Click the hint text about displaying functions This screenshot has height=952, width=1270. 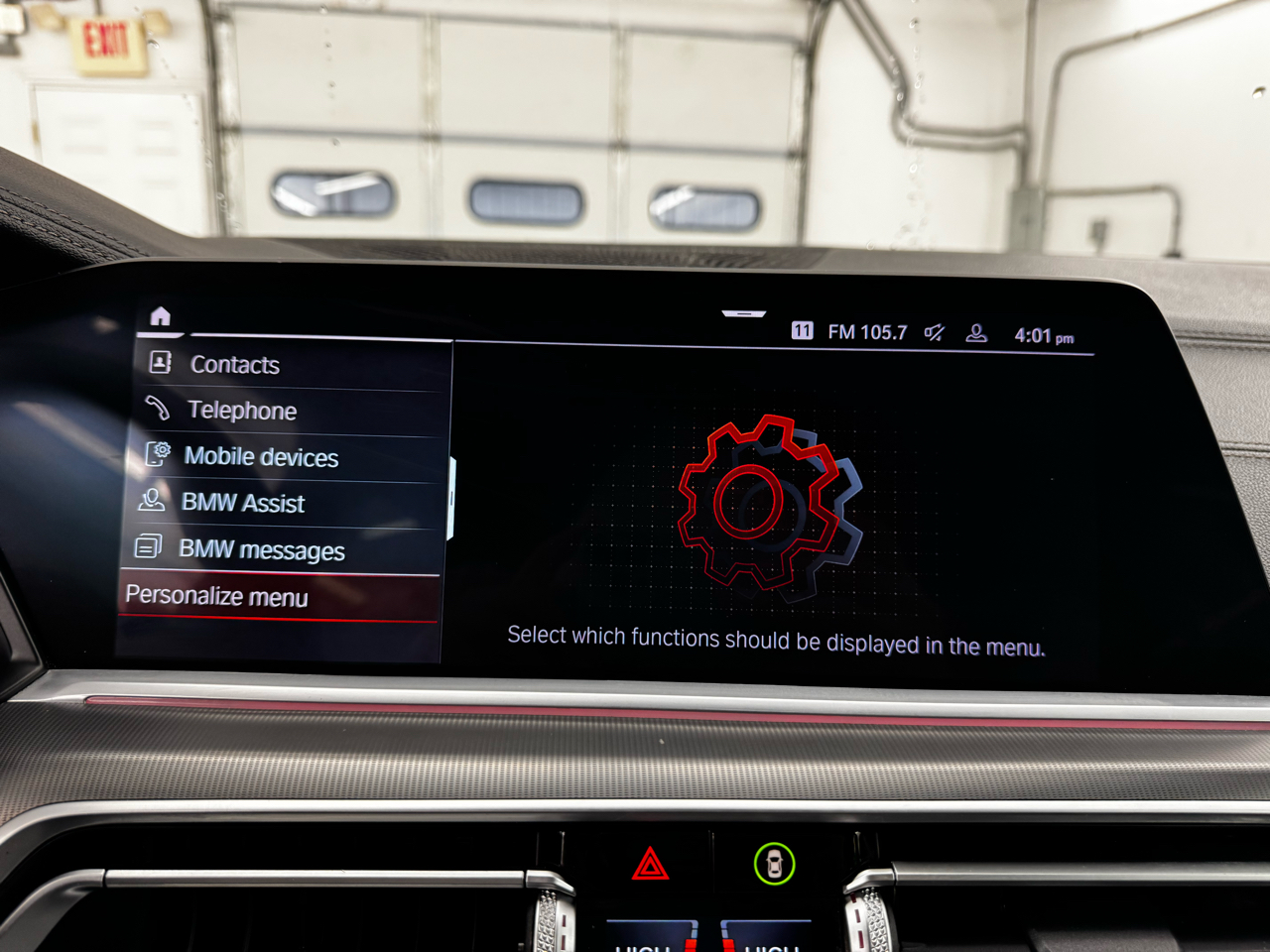click(x=777, y=636)
